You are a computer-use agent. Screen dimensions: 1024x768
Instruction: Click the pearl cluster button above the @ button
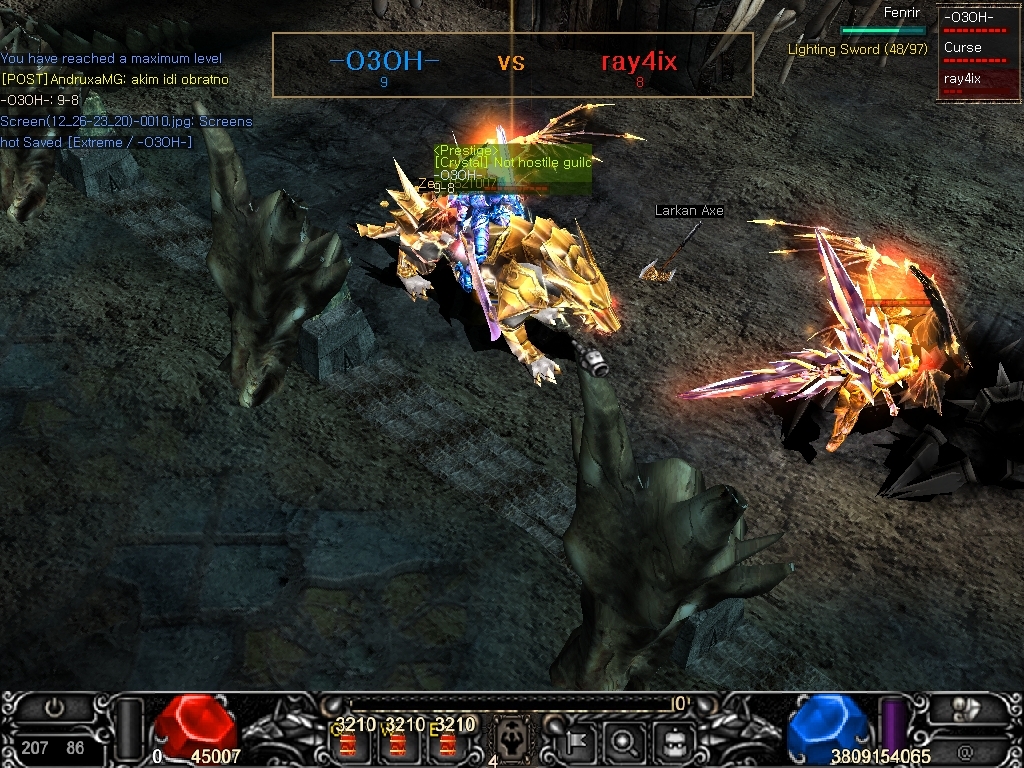[x=967, y=708]
